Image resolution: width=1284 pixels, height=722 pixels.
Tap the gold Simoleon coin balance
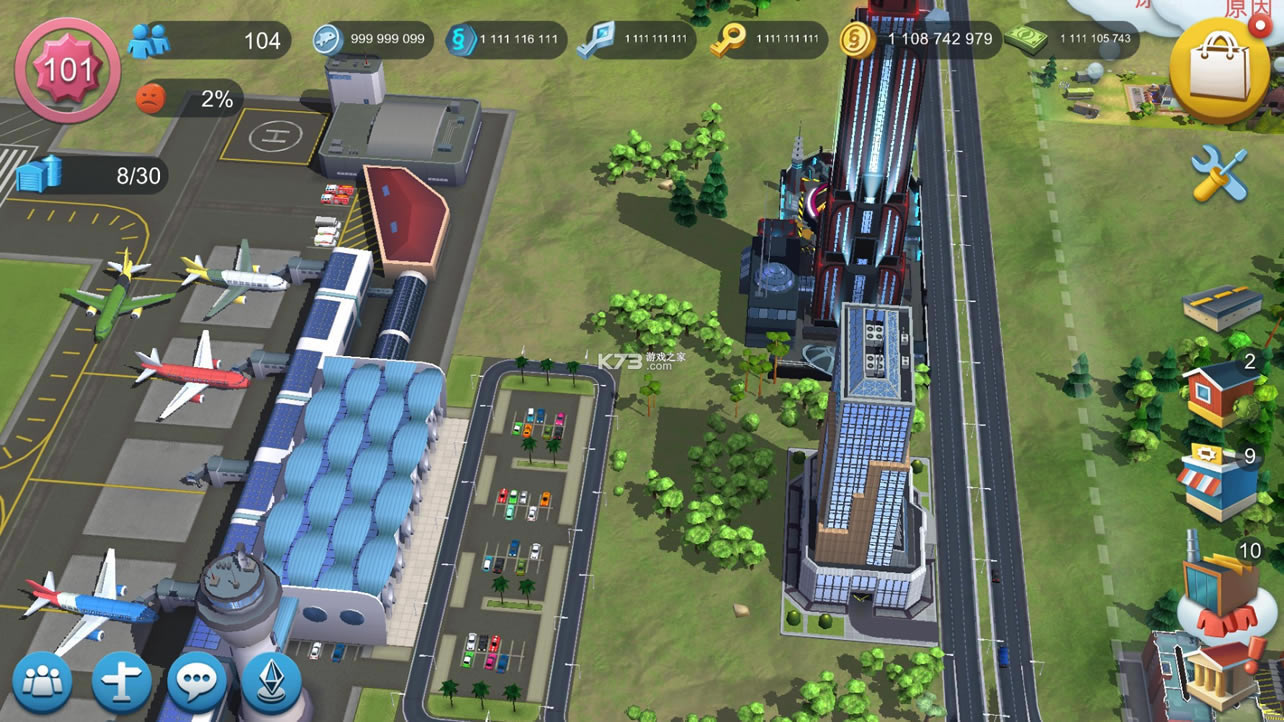point(915,40)
